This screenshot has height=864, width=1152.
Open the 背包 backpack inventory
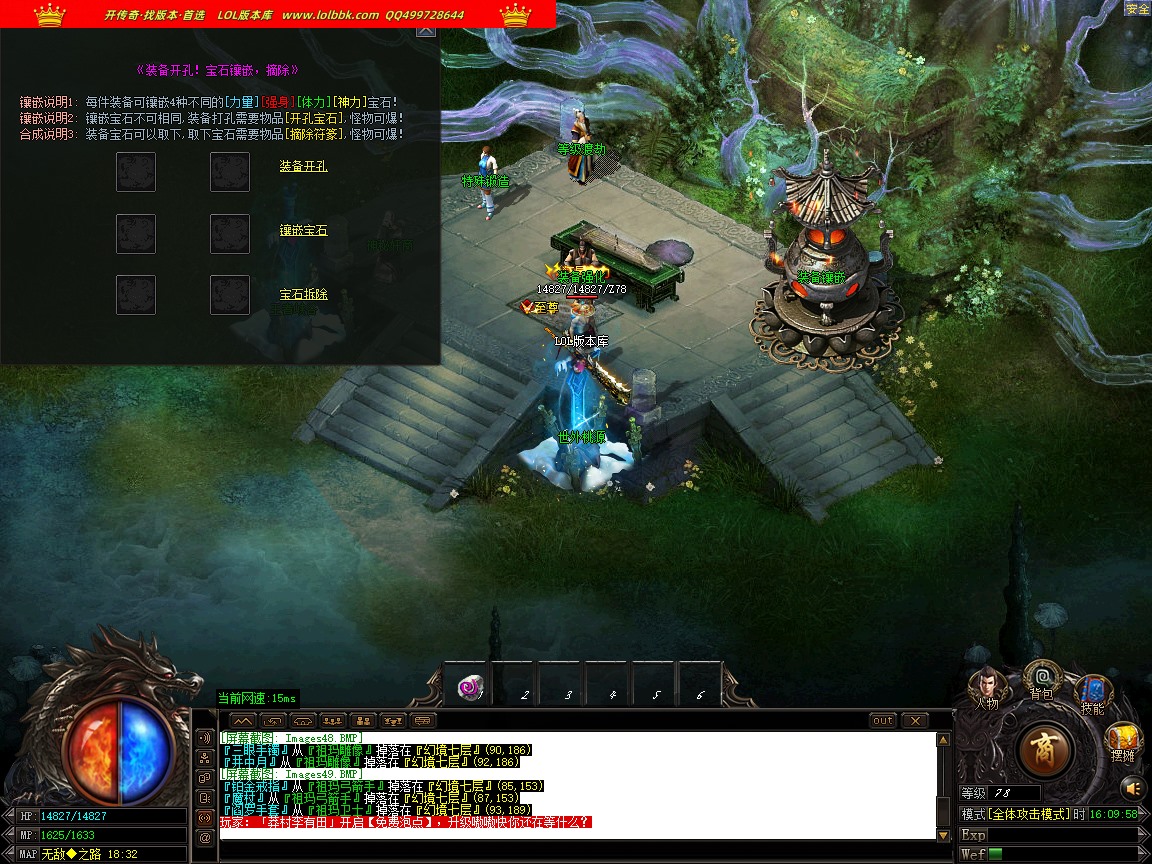coord(1041,680)
